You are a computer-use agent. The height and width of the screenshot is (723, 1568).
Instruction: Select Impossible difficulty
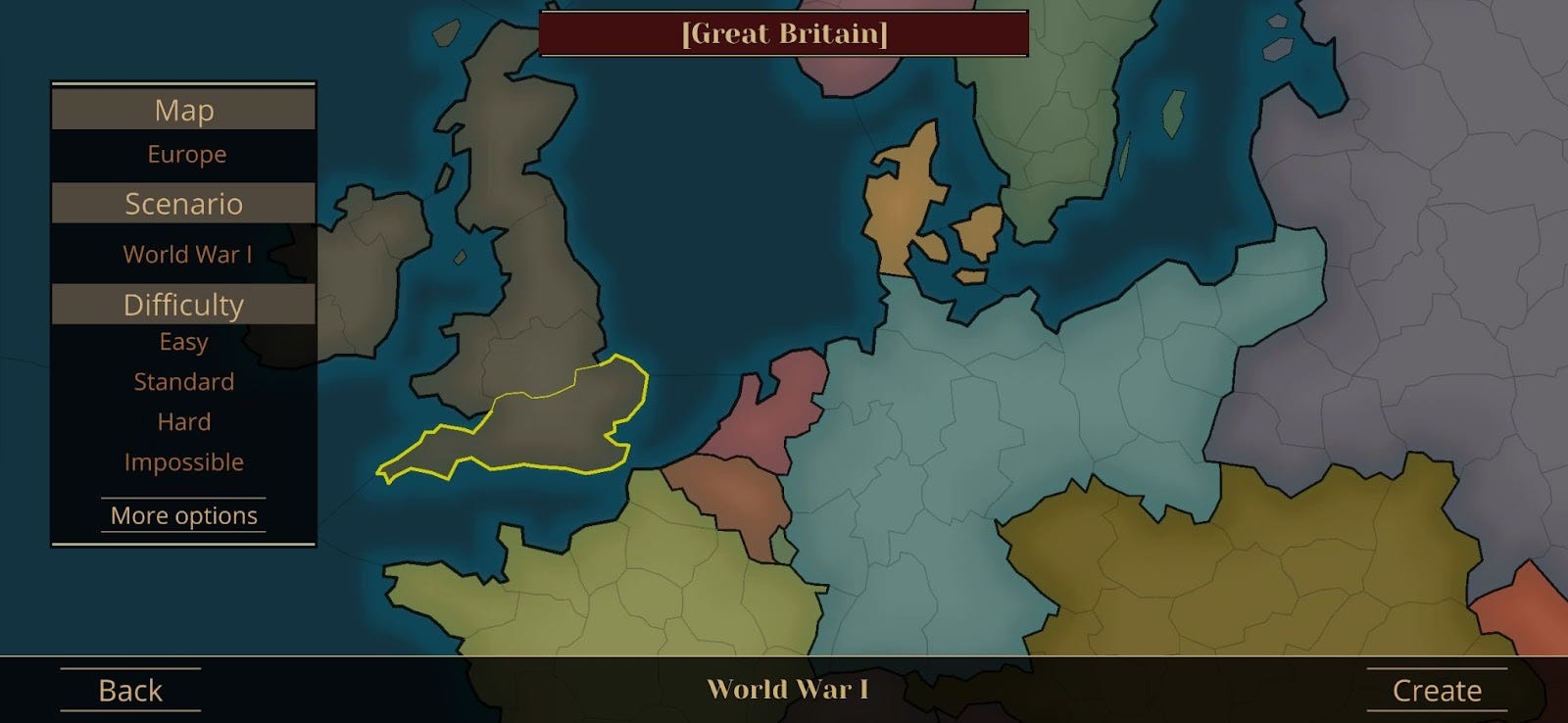(183, 460)
